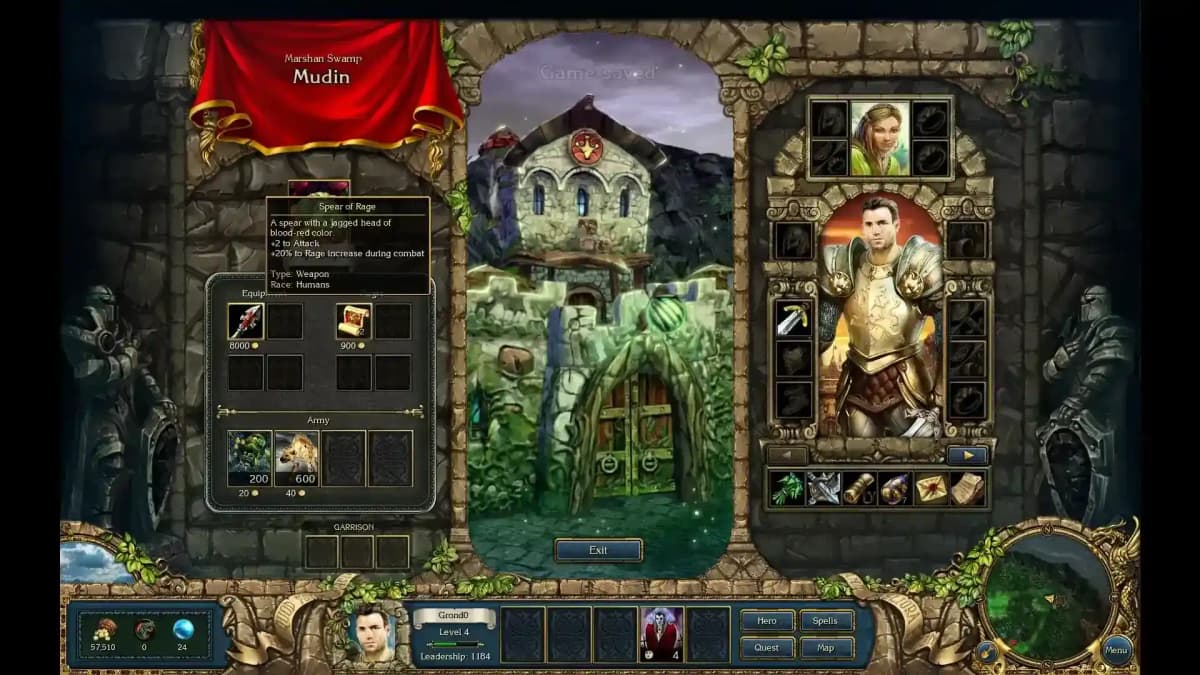Buy the red scroll priced at 900
Image resolution: width=1200 pixels, height=675 pixels.
[353, 321]
